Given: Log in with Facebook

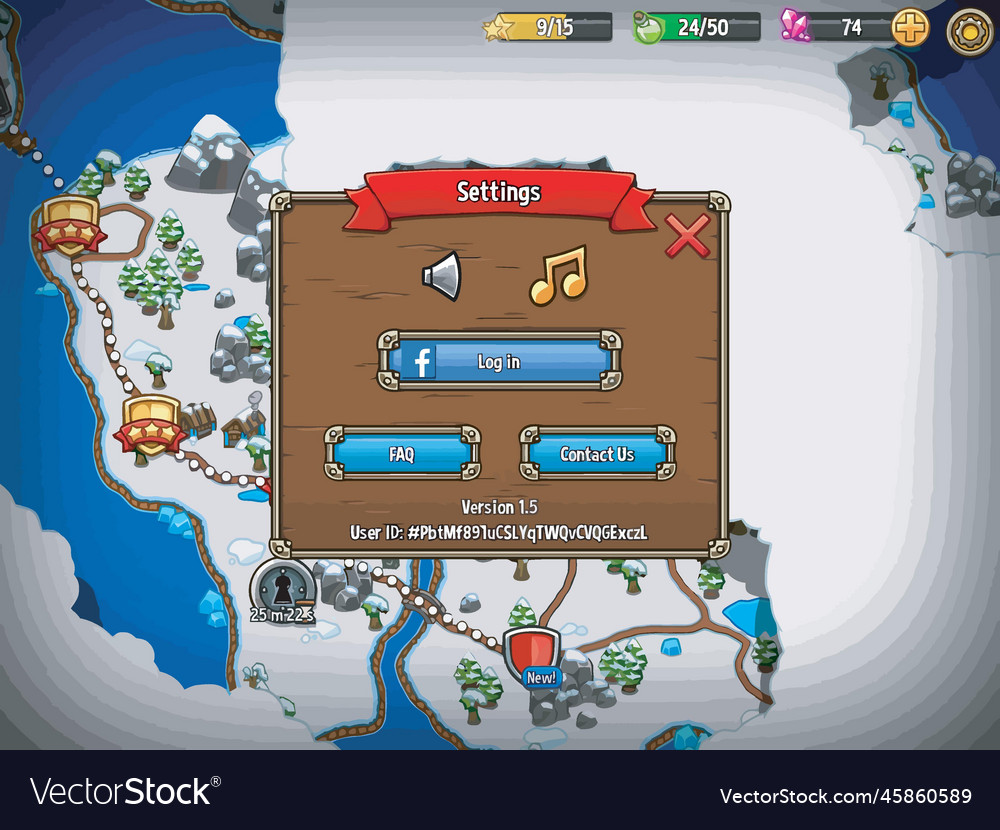Looking at the screenshot, I should pos(499,361).
